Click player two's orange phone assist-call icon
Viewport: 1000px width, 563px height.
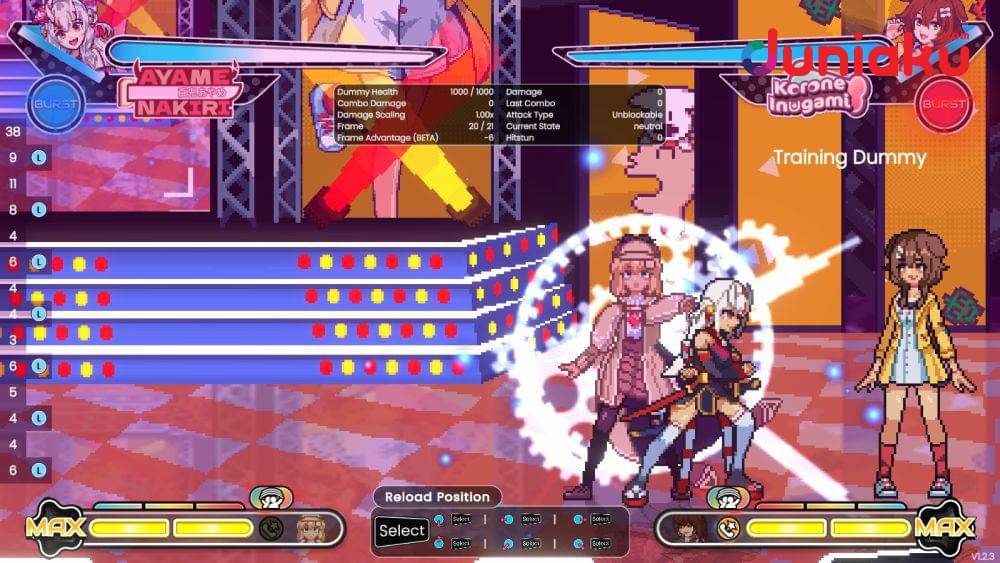[x=727, y=527]
